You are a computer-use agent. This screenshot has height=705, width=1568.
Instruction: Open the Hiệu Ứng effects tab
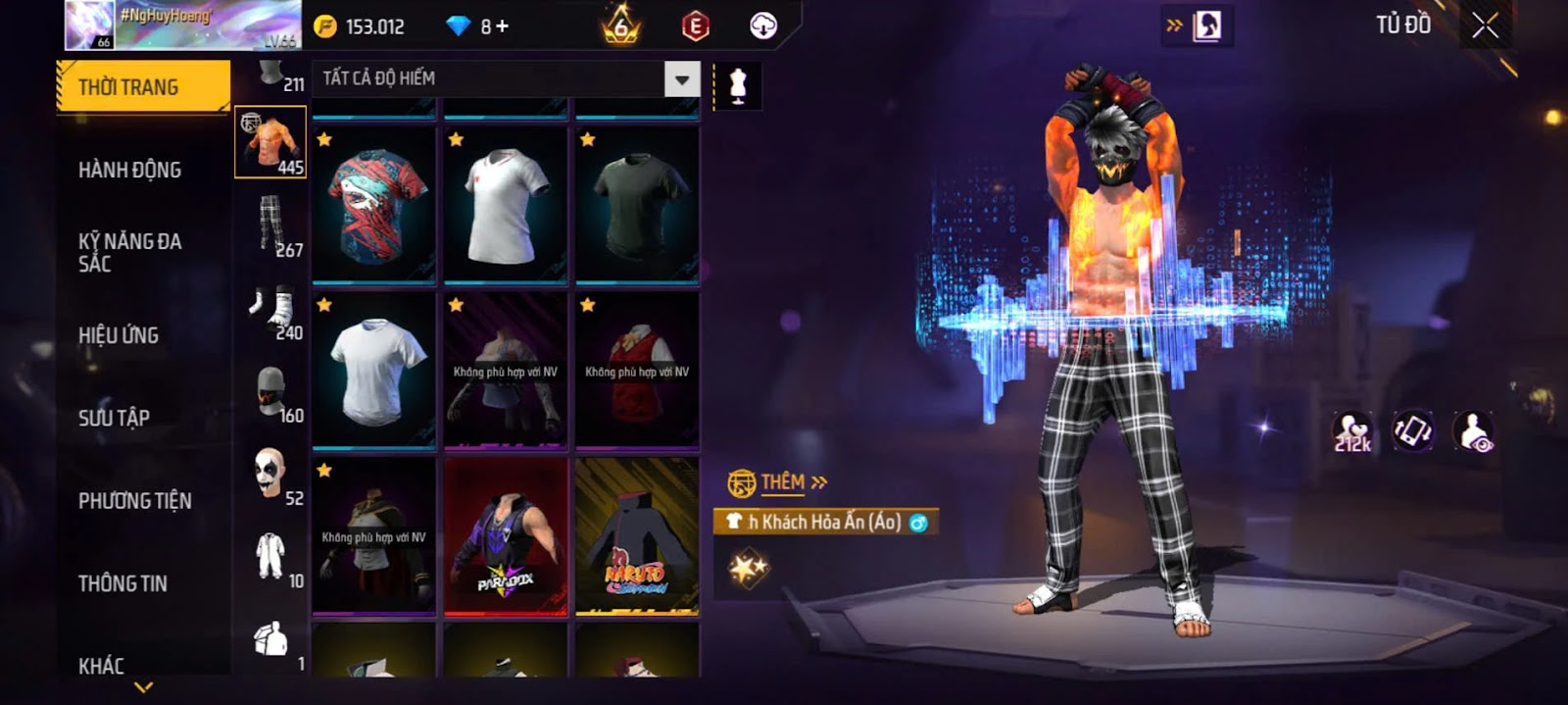point(119,335)
